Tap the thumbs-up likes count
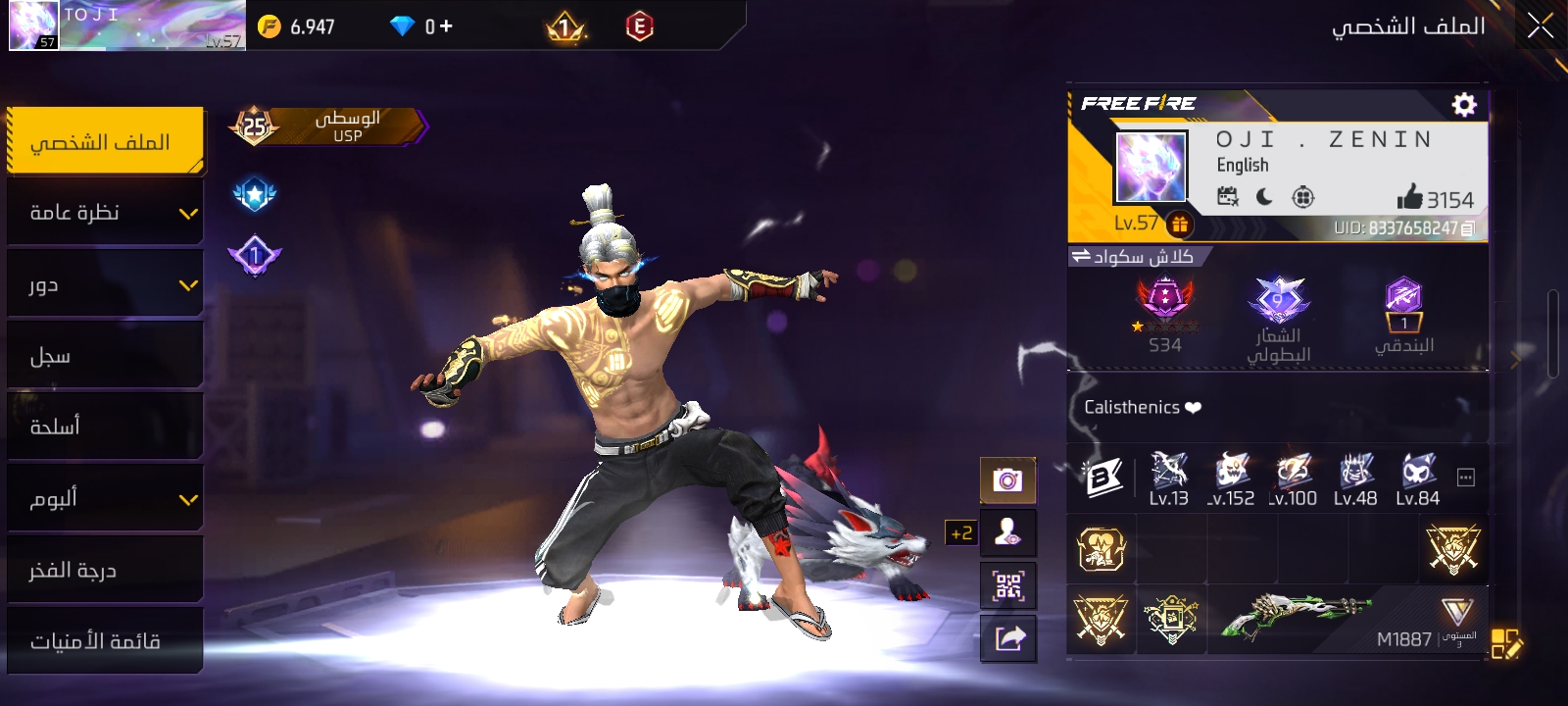 point(1435,198)
